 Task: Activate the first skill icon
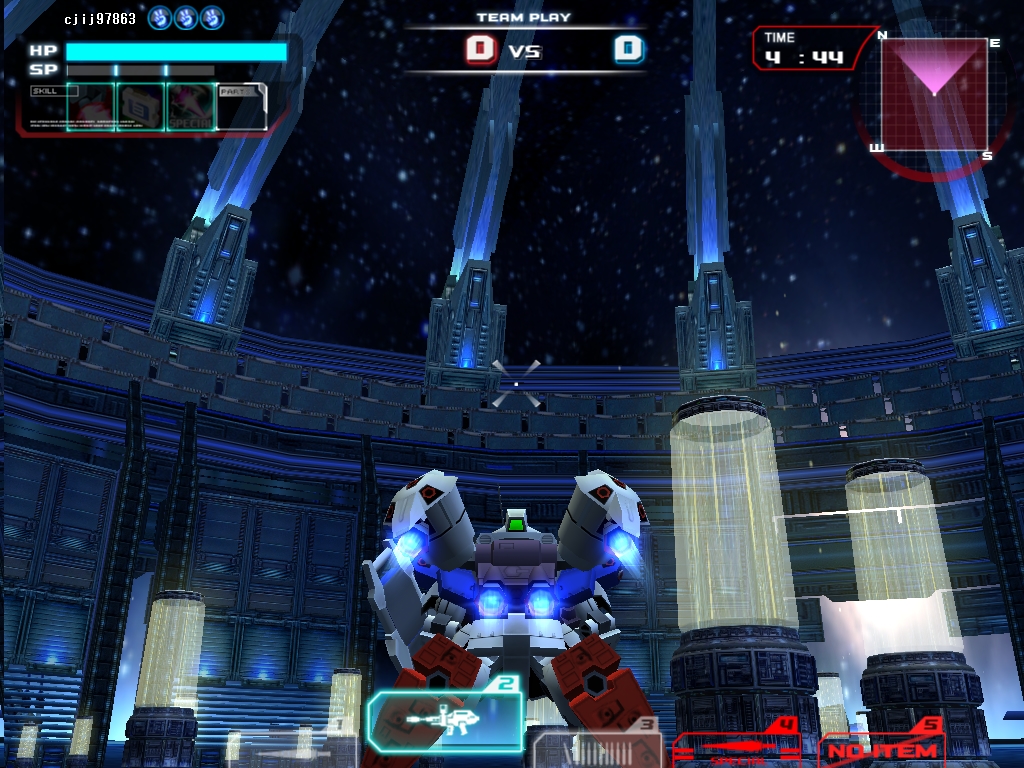coord(91,106)
